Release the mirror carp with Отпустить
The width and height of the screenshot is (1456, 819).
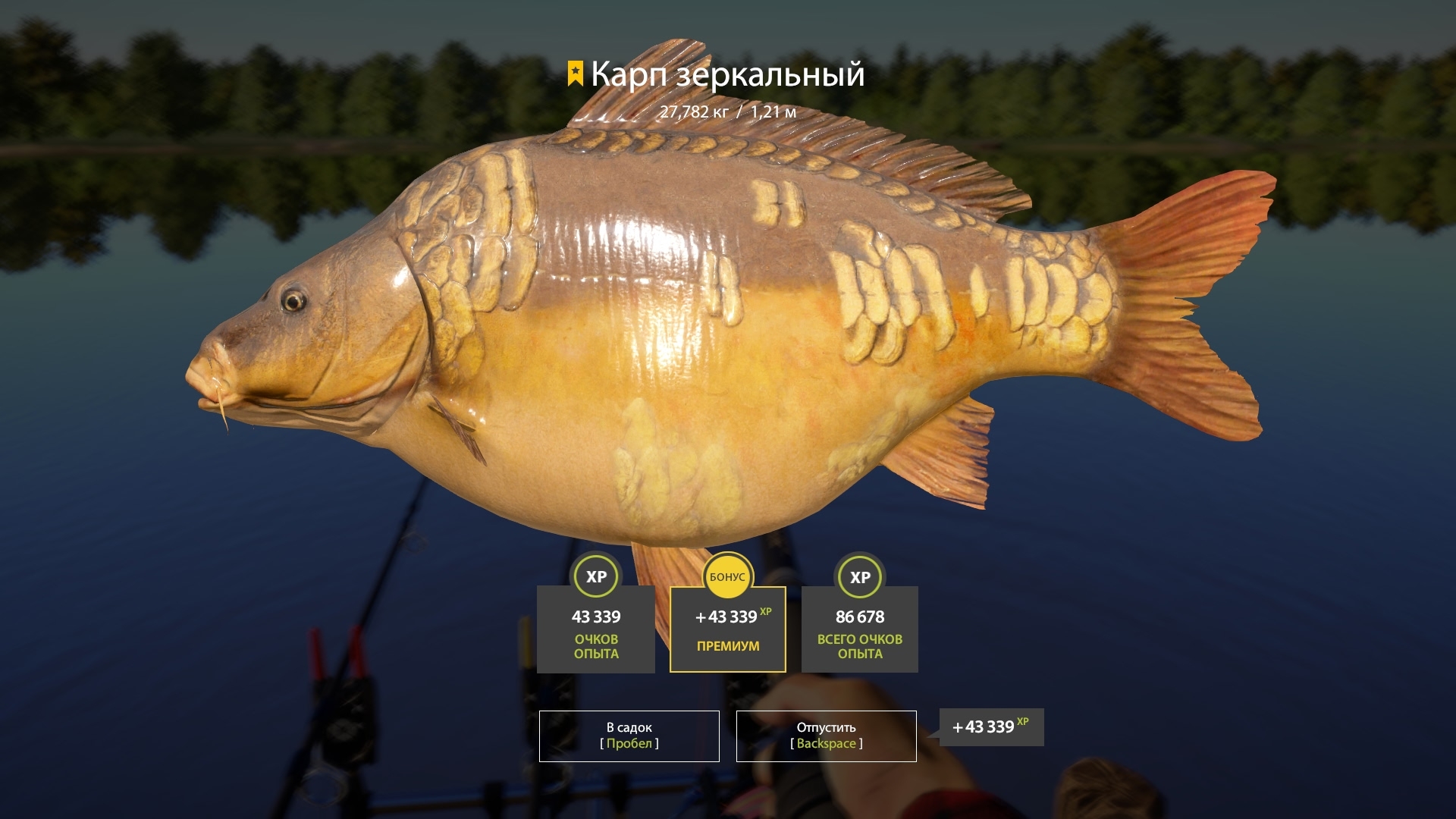(x=826, y=736)
